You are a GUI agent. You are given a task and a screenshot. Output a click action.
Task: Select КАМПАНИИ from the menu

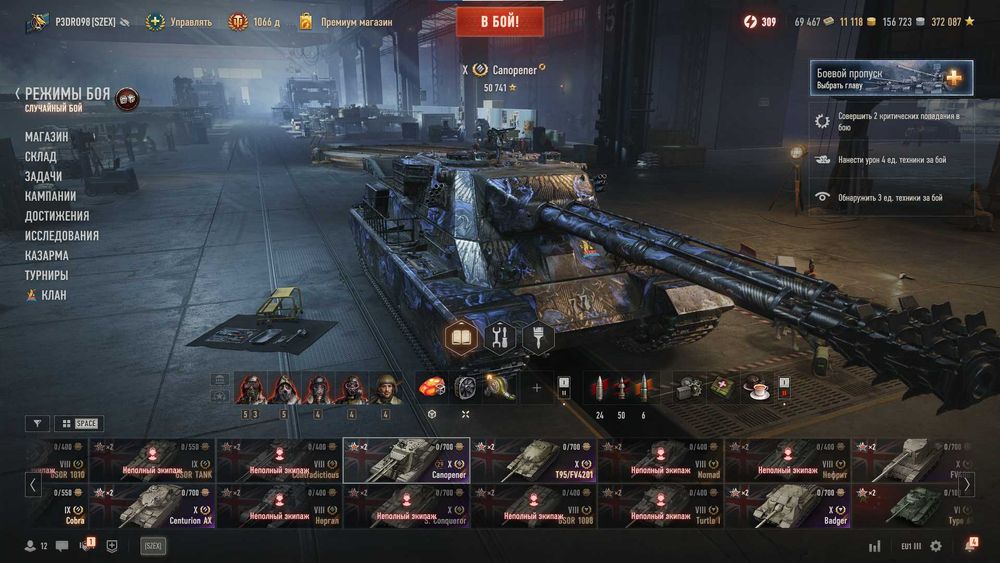[50, 196]
